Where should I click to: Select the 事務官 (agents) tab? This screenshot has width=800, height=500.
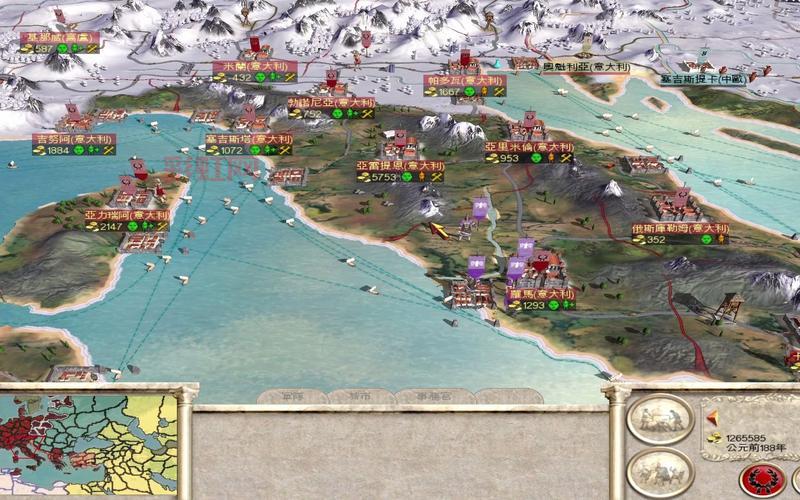coord(432,397)
